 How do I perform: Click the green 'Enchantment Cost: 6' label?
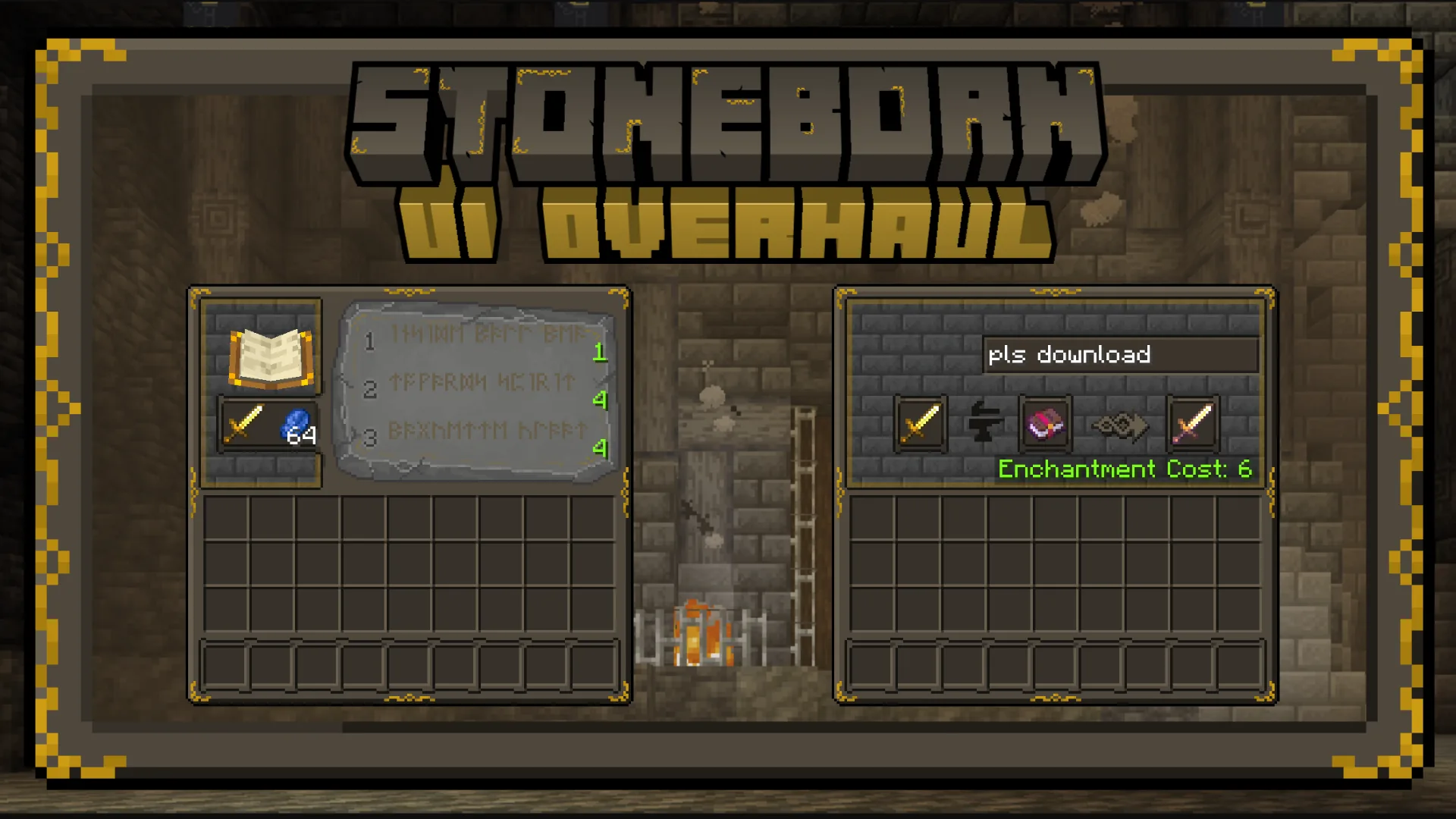point(1125,469)
